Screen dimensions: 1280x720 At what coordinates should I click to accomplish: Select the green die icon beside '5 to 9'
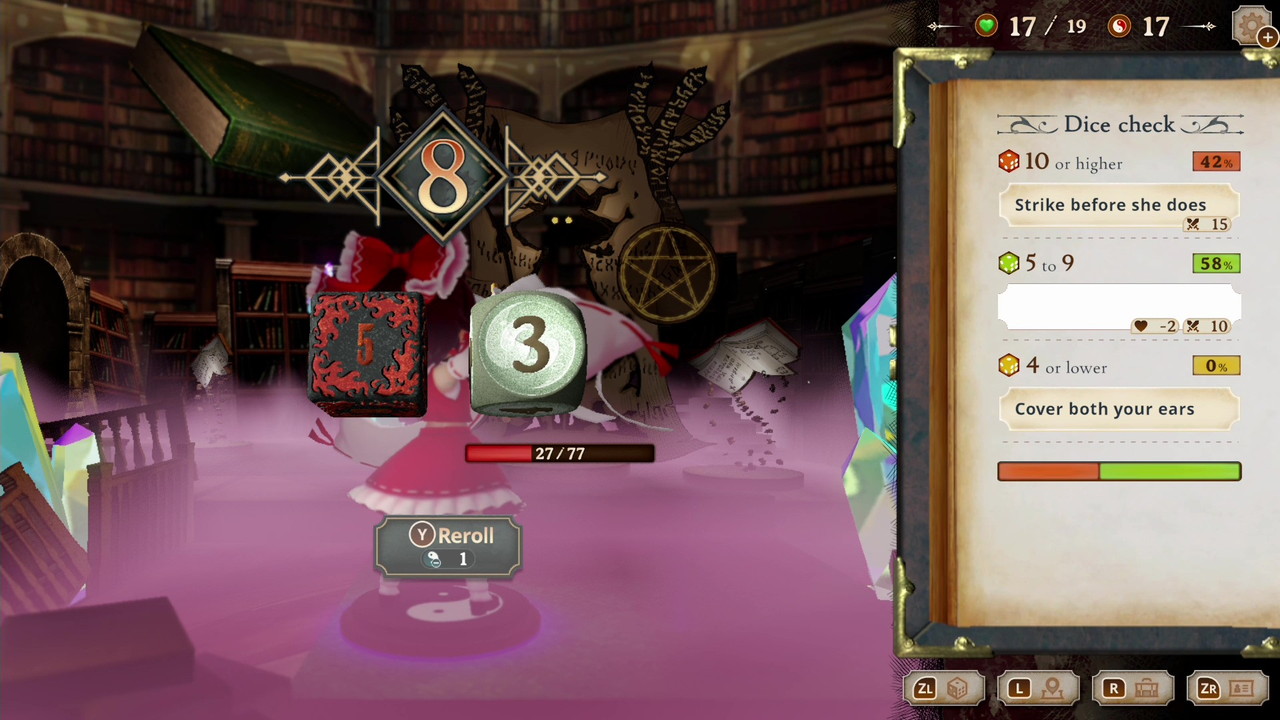click(x=1009, y=264)
